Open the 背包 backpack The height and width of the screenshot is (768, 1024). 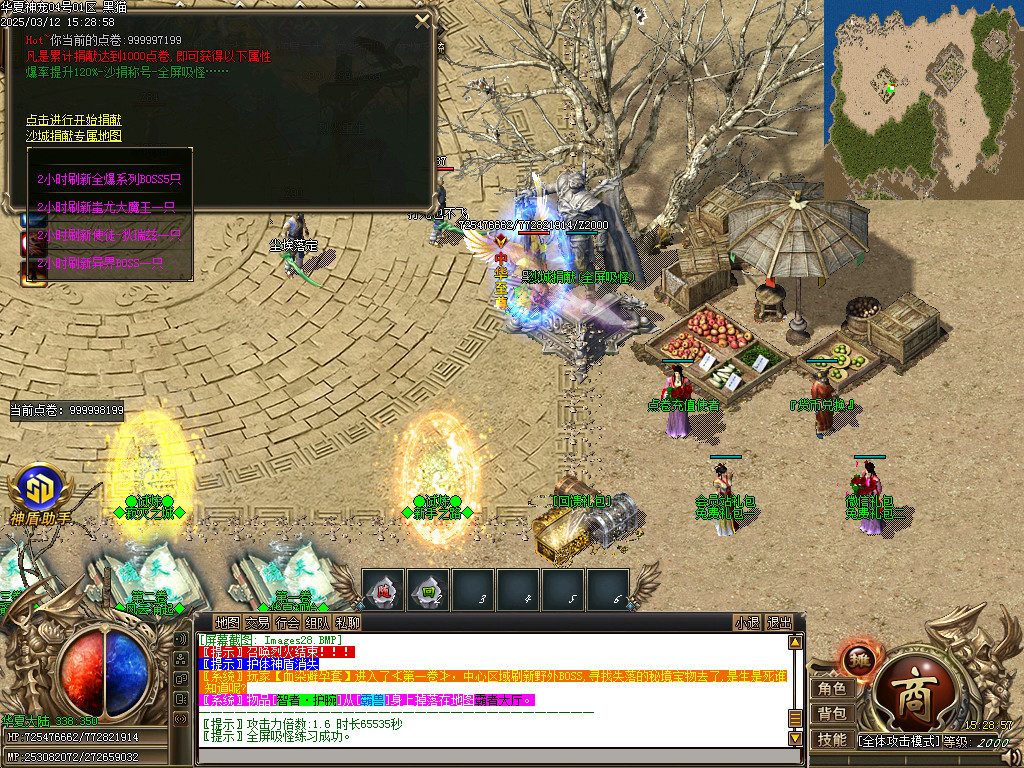click(832, 713)
